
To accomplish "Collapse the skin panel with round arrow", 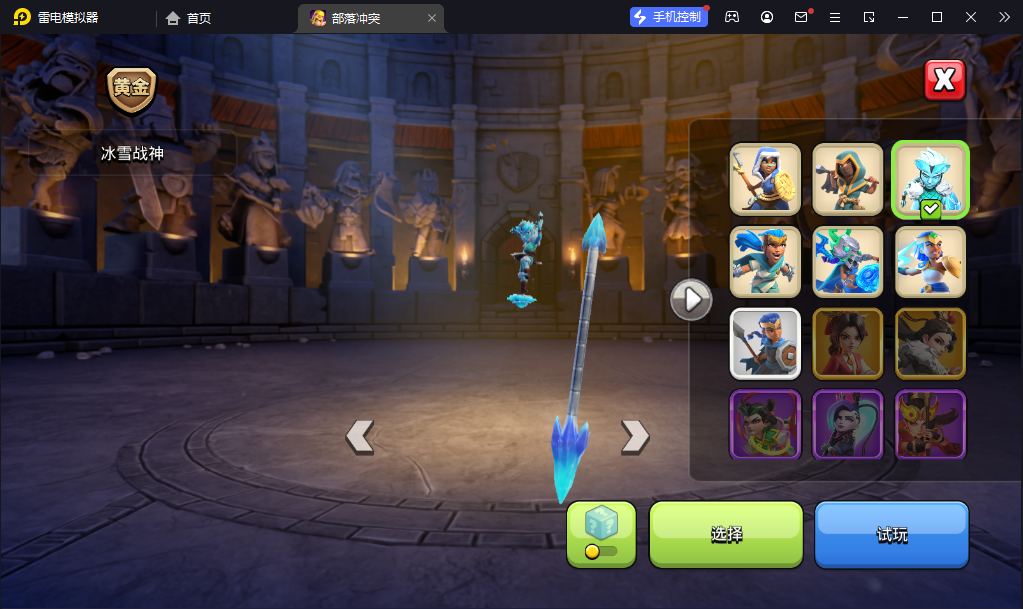I will coord(691,299).
